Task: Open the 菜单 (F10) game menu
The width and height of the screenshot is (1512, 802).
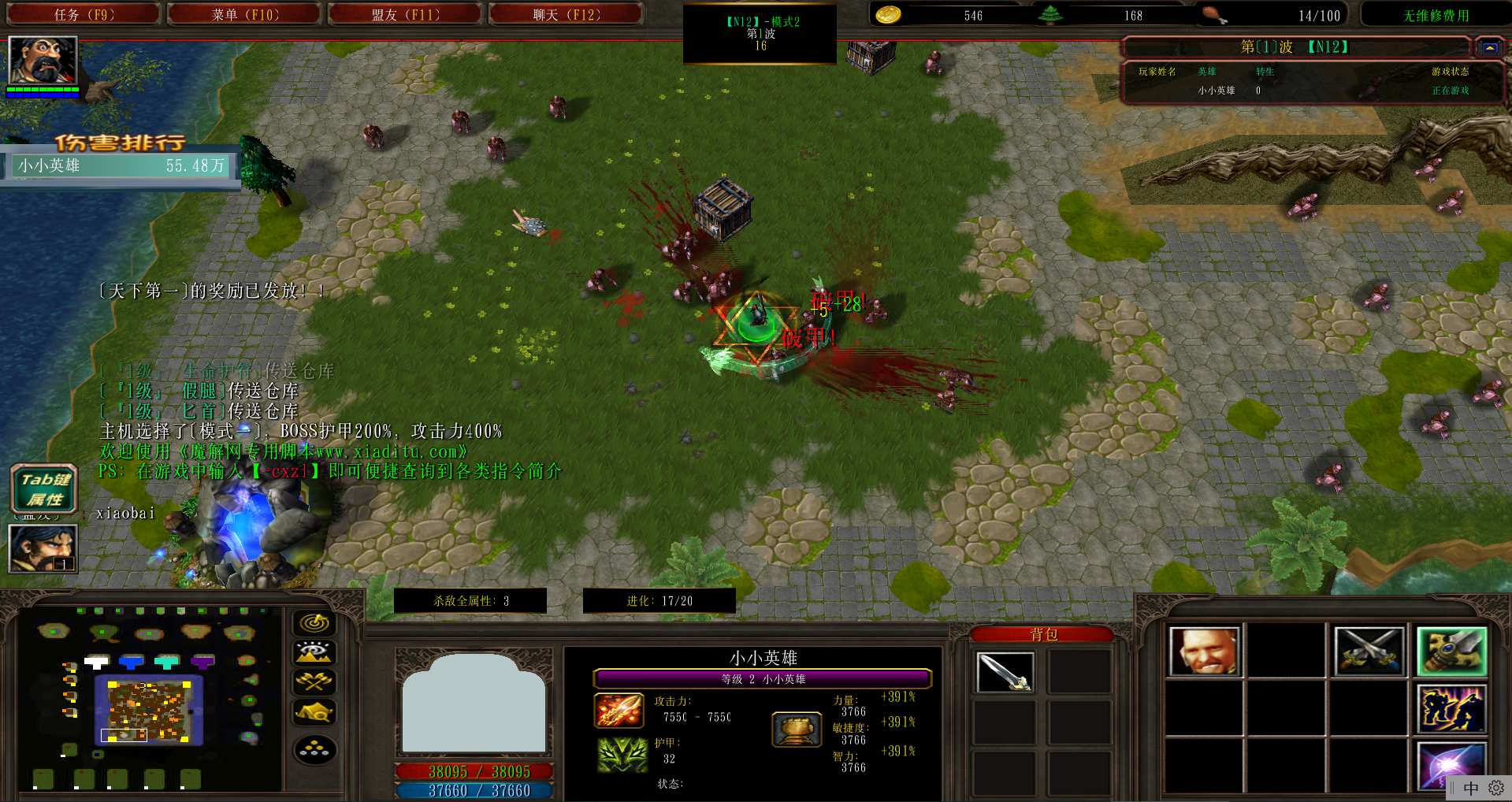Action: coord(244,14)
